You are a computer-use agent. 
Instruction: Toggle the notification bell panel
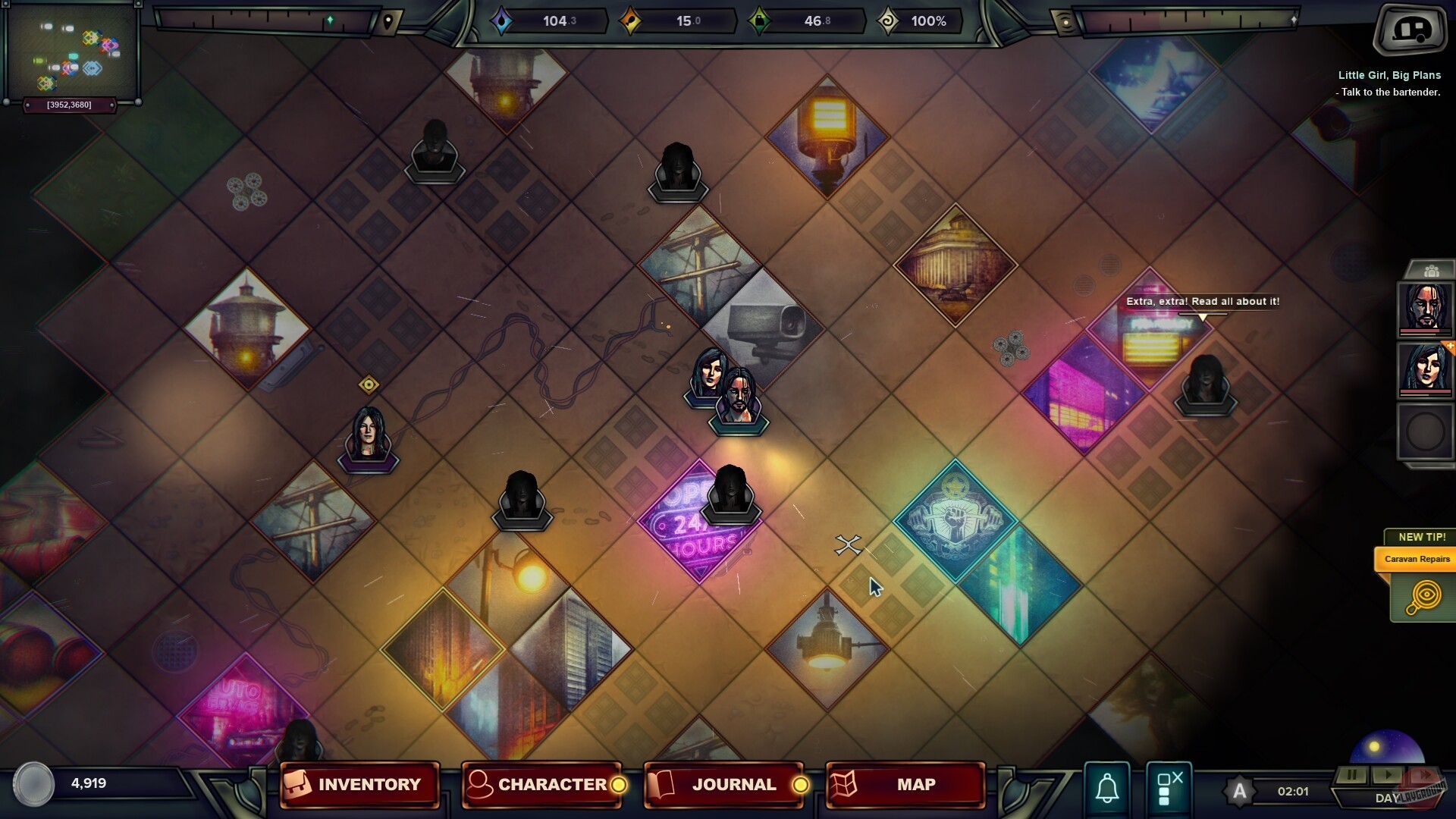[1106, 786]
